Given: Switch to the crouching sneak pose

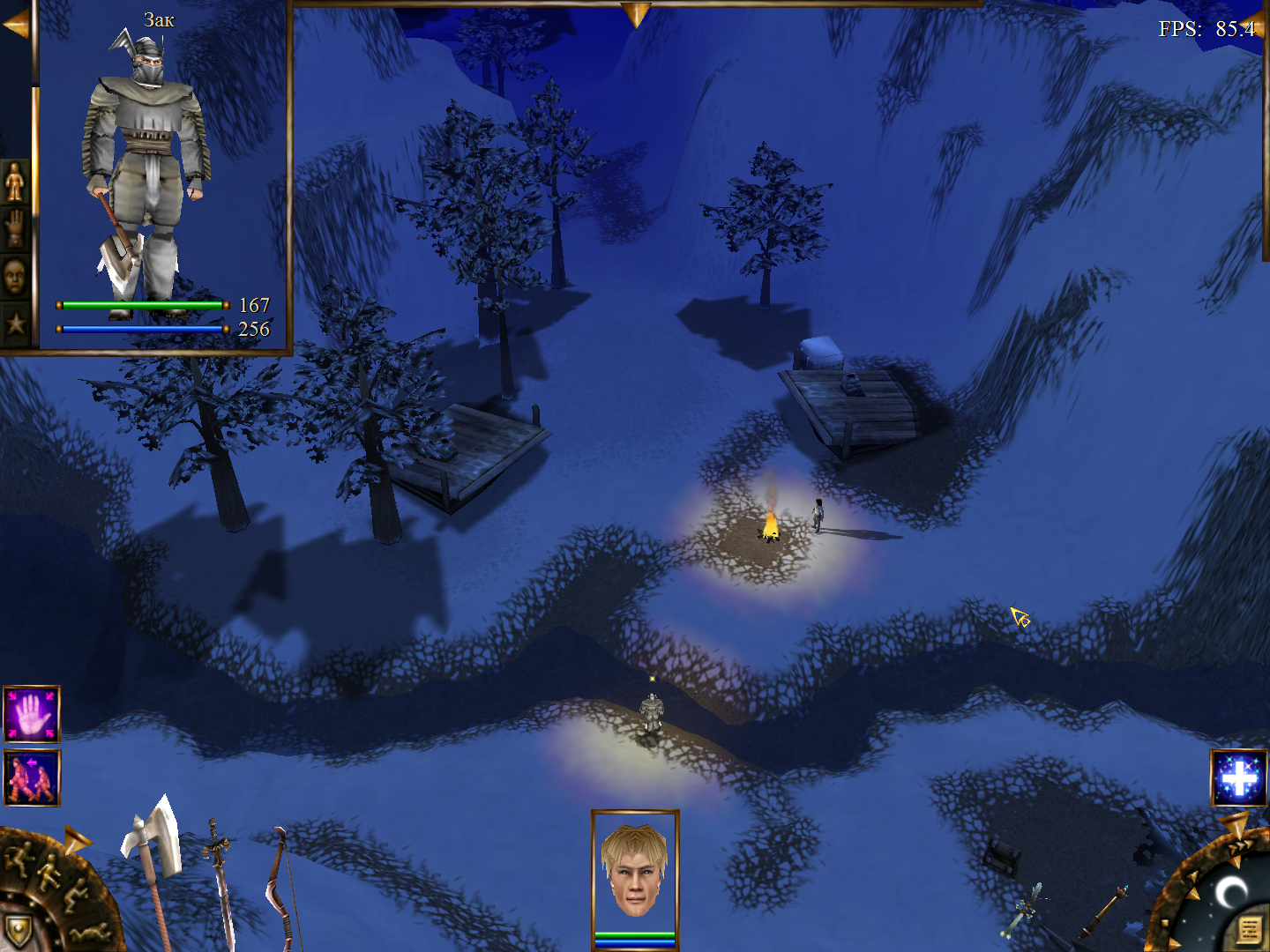Looking at the screenshot, I should tap(74, 897).
